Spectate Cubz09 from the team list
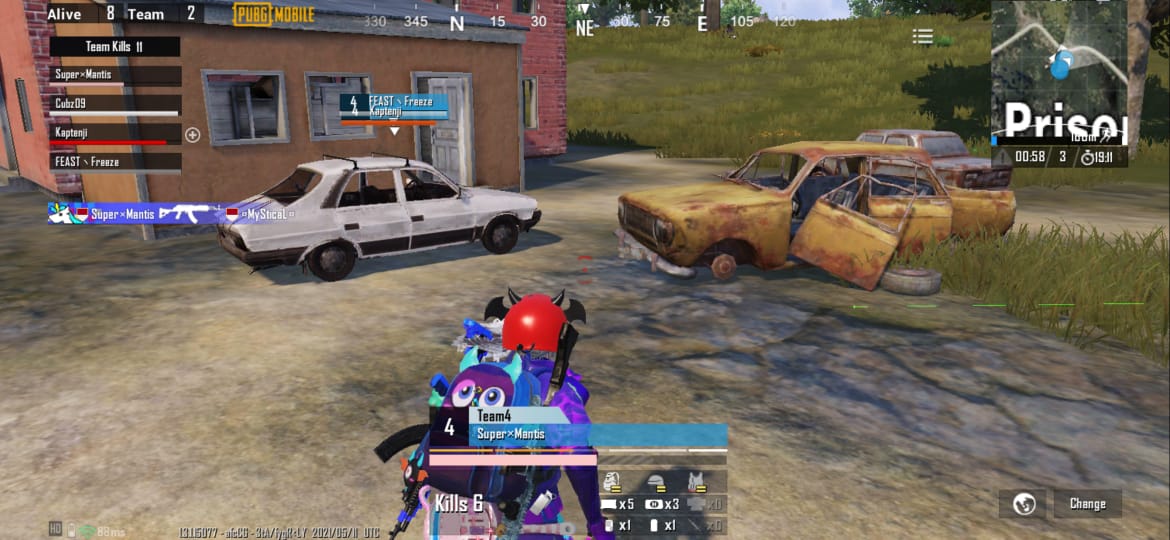Screen dimensions: 1170x540 (115, 104)
